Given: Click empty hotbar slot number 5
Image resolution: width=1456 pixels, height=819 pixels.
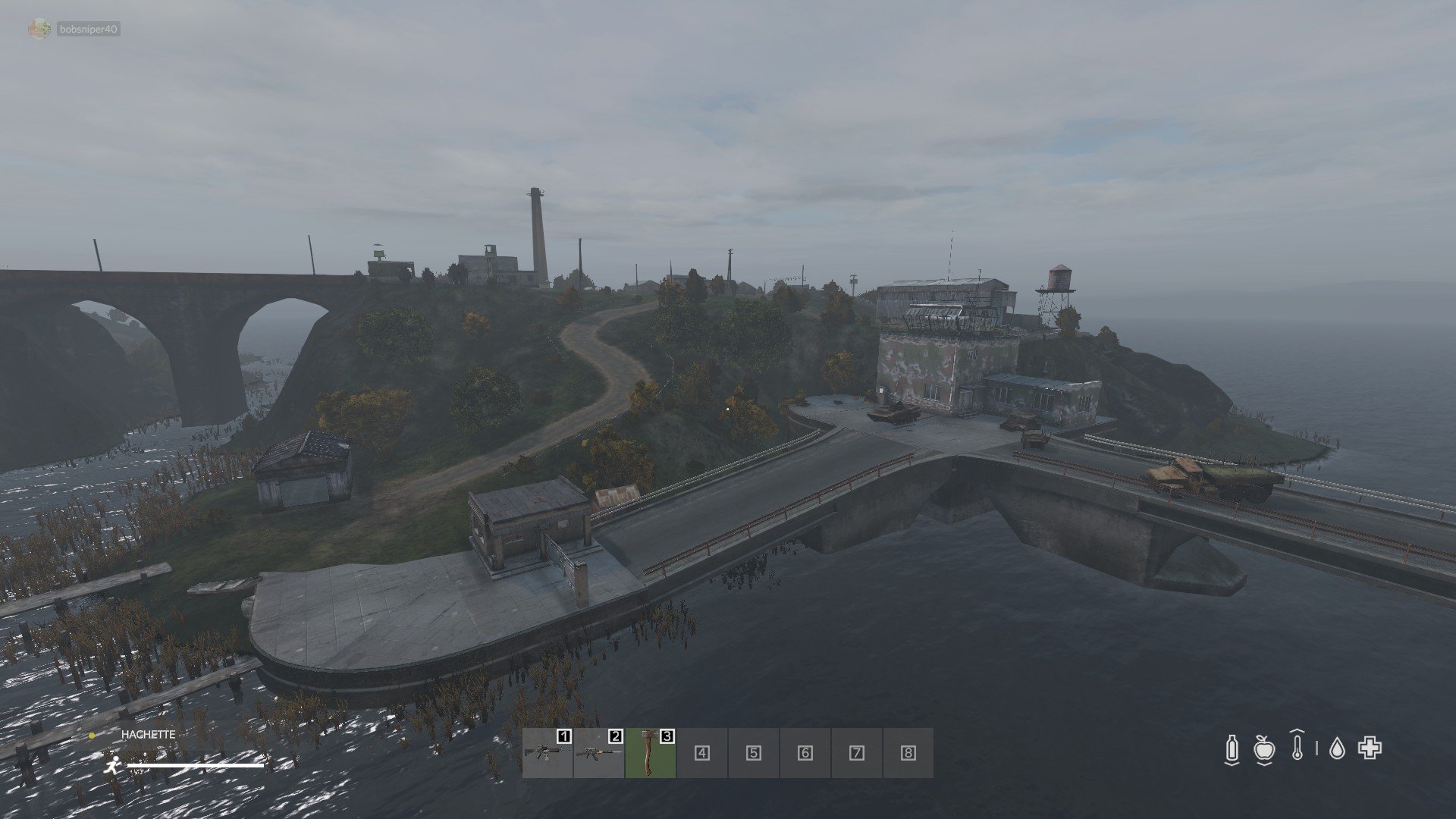Looking at the screenshot, I should click(753, 752).
